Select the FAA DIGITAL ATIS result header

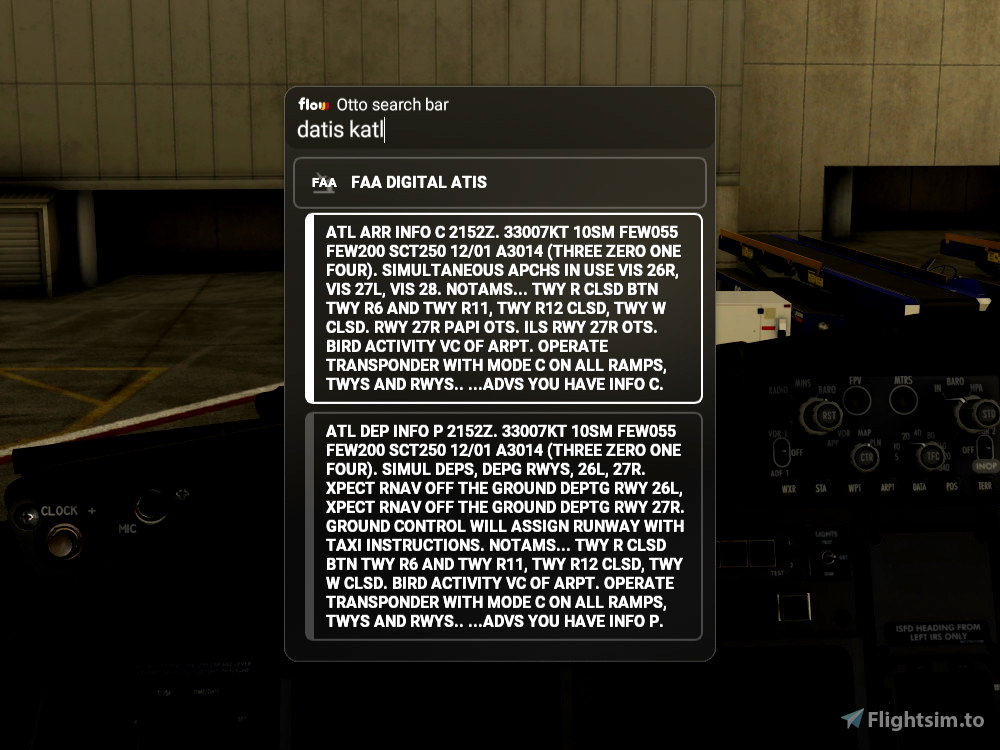(500, 182)
